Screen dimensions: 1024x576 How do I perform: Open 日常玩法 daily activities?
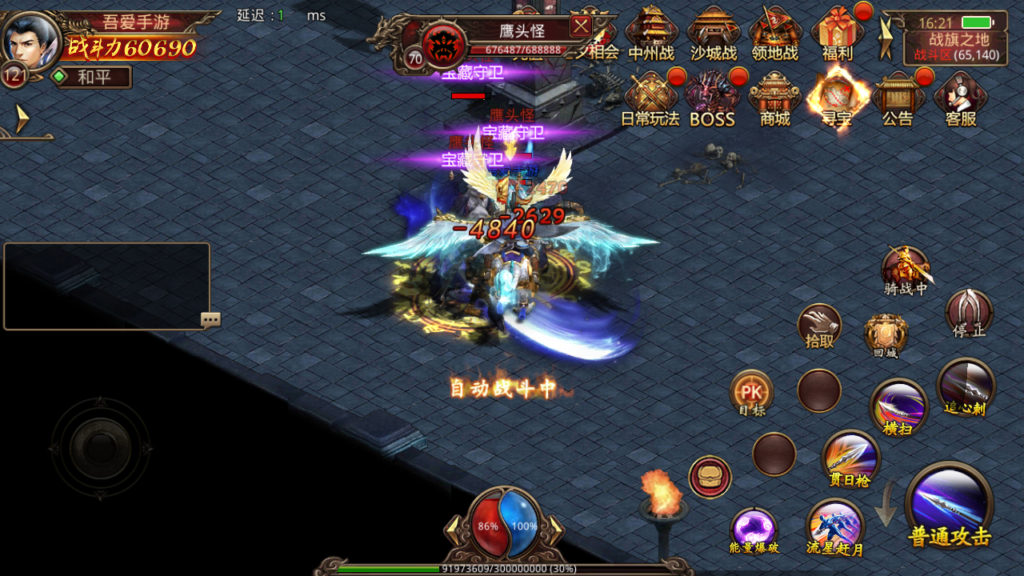pos(650,98)
